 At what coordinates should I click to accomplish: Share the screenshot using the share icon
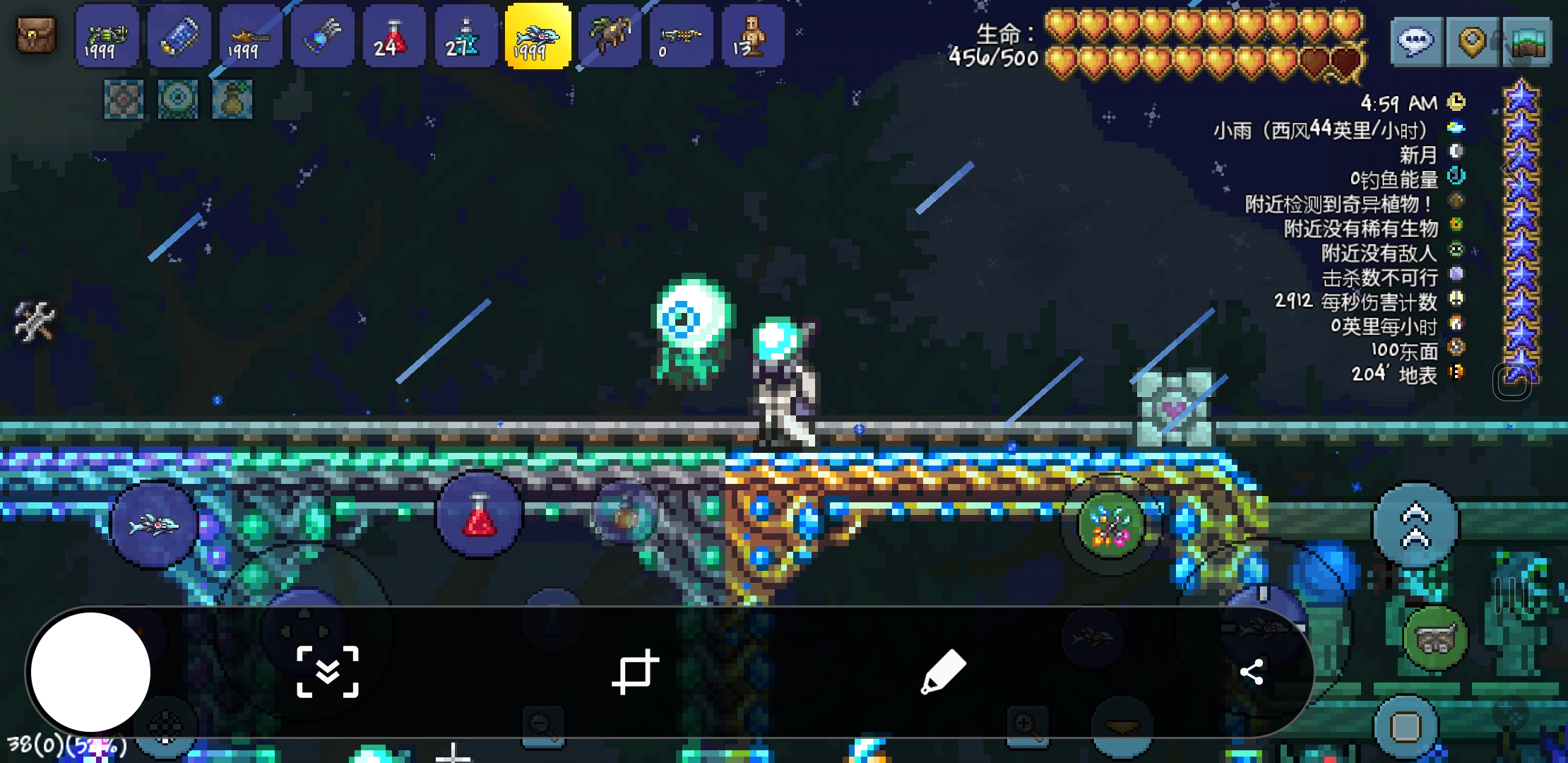click(1252, 671)
